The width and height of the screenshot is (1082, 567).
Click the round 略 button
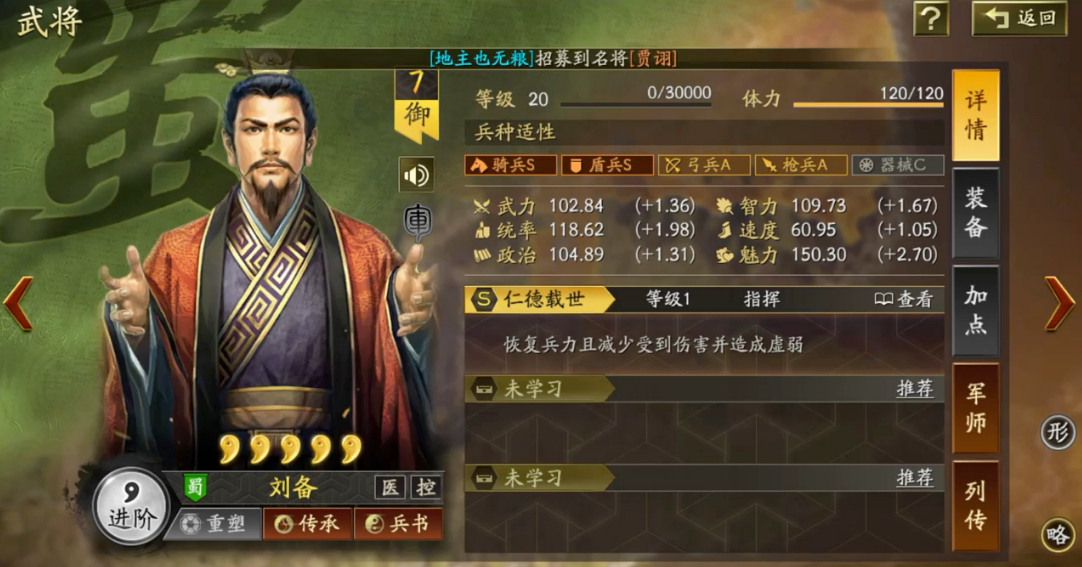pos(1057,535)
